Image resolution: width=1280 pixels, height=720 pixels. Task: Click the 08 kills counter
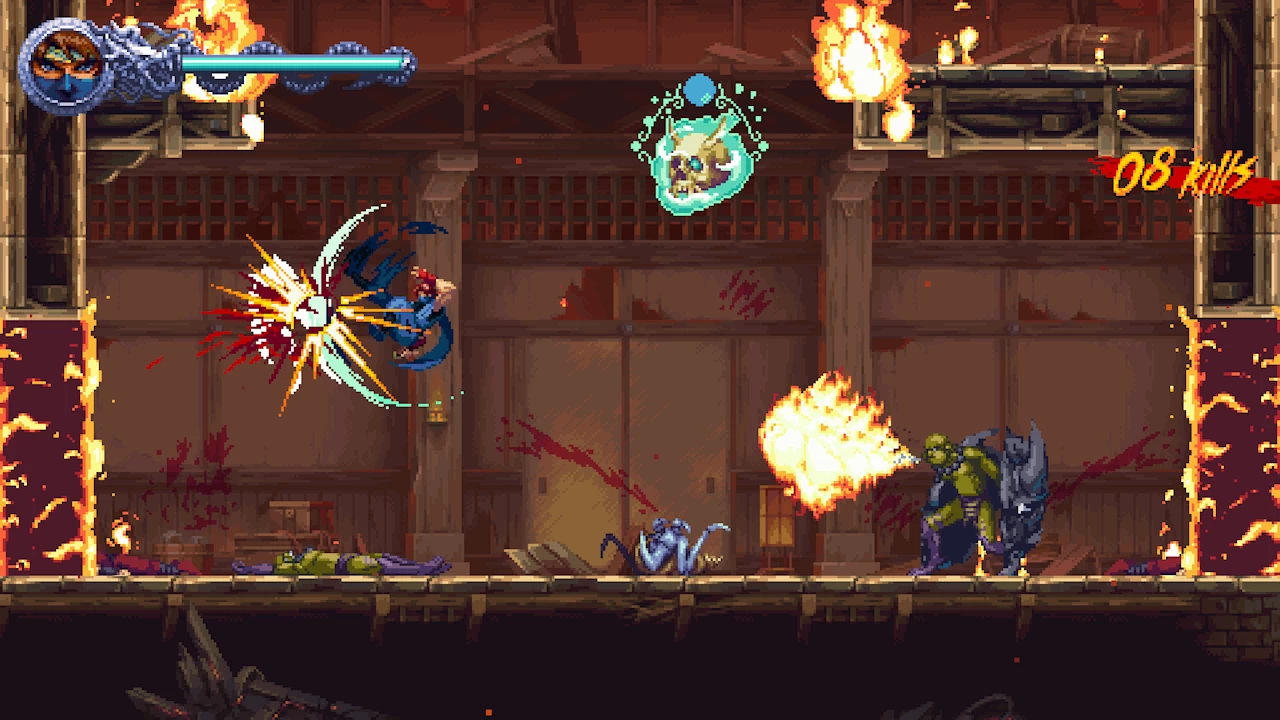click(x=1183, y=172)
